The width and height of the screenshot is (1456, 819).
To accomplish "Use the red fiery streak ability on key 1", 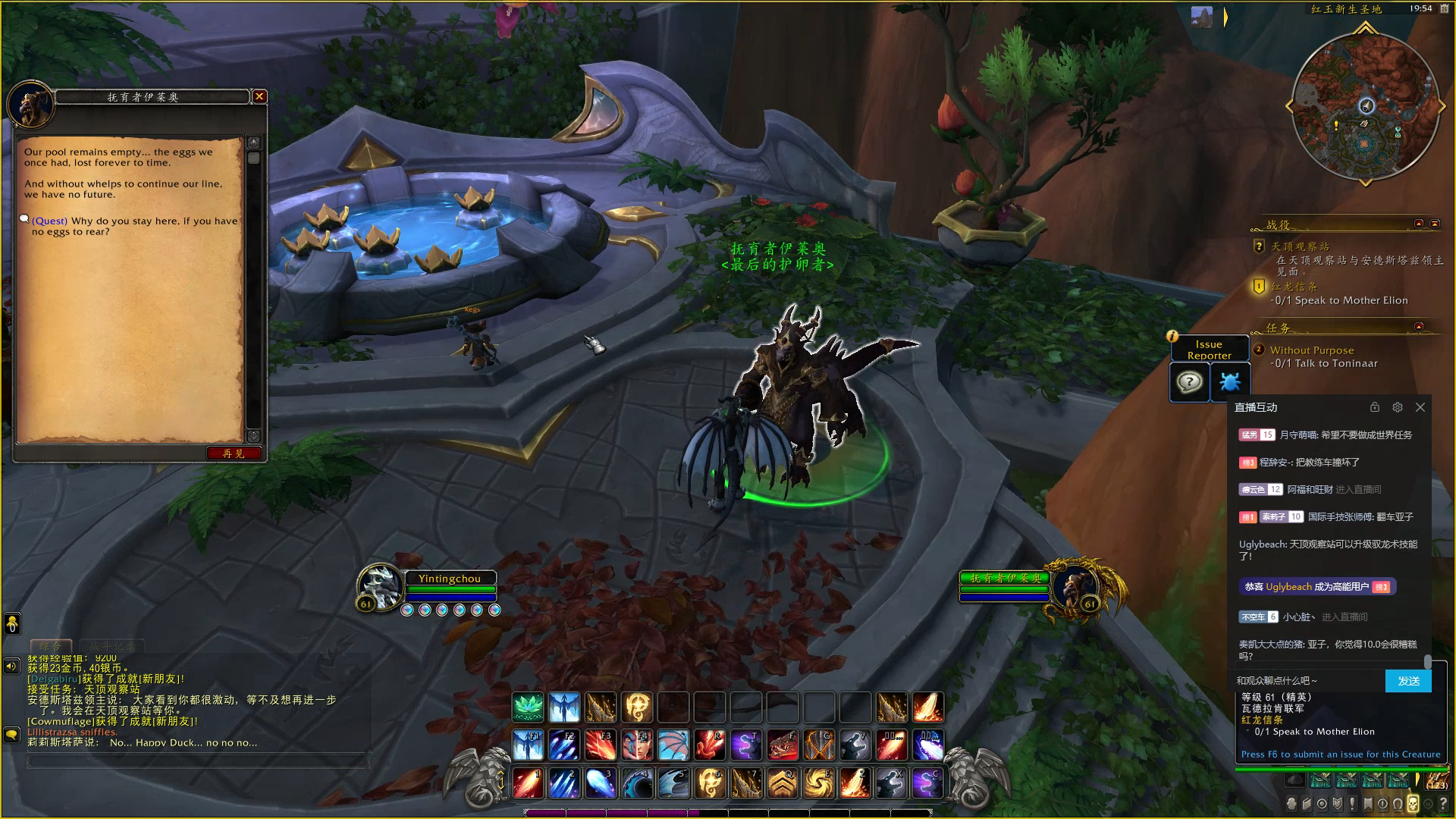I will (x=528, y=783).
